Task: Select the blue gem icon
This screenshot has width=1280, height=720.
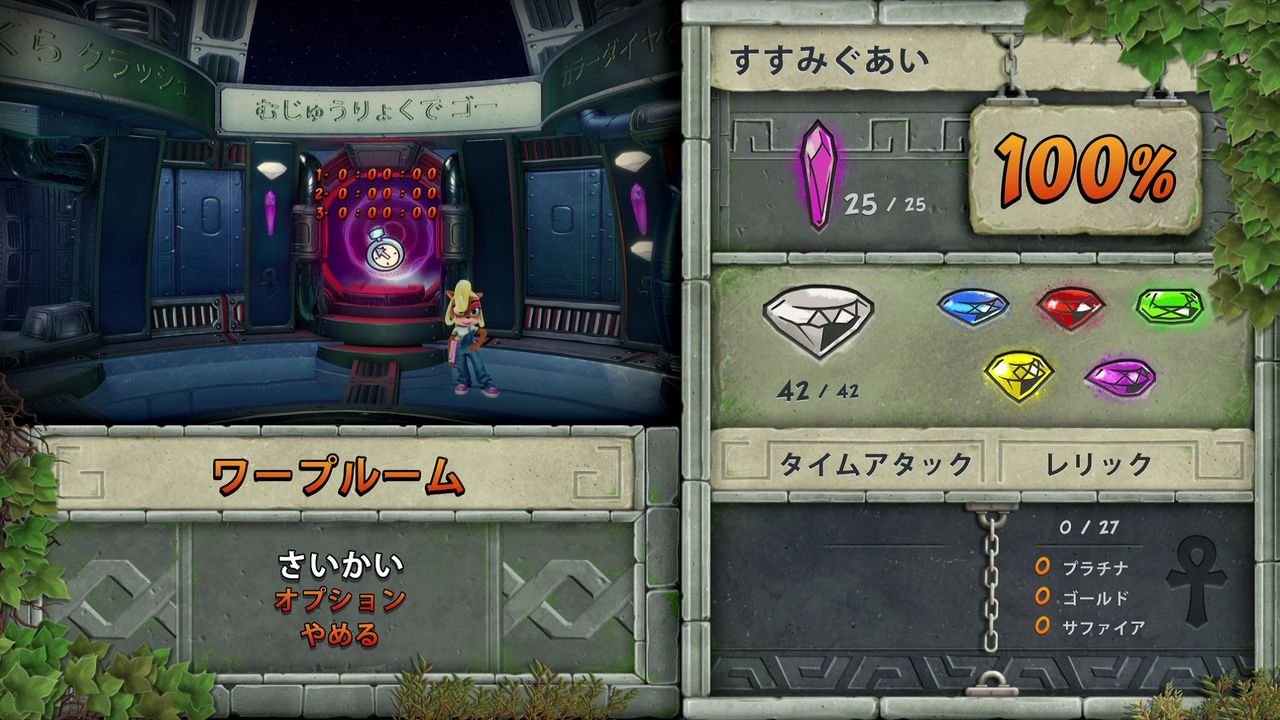Action: point(975,307)
